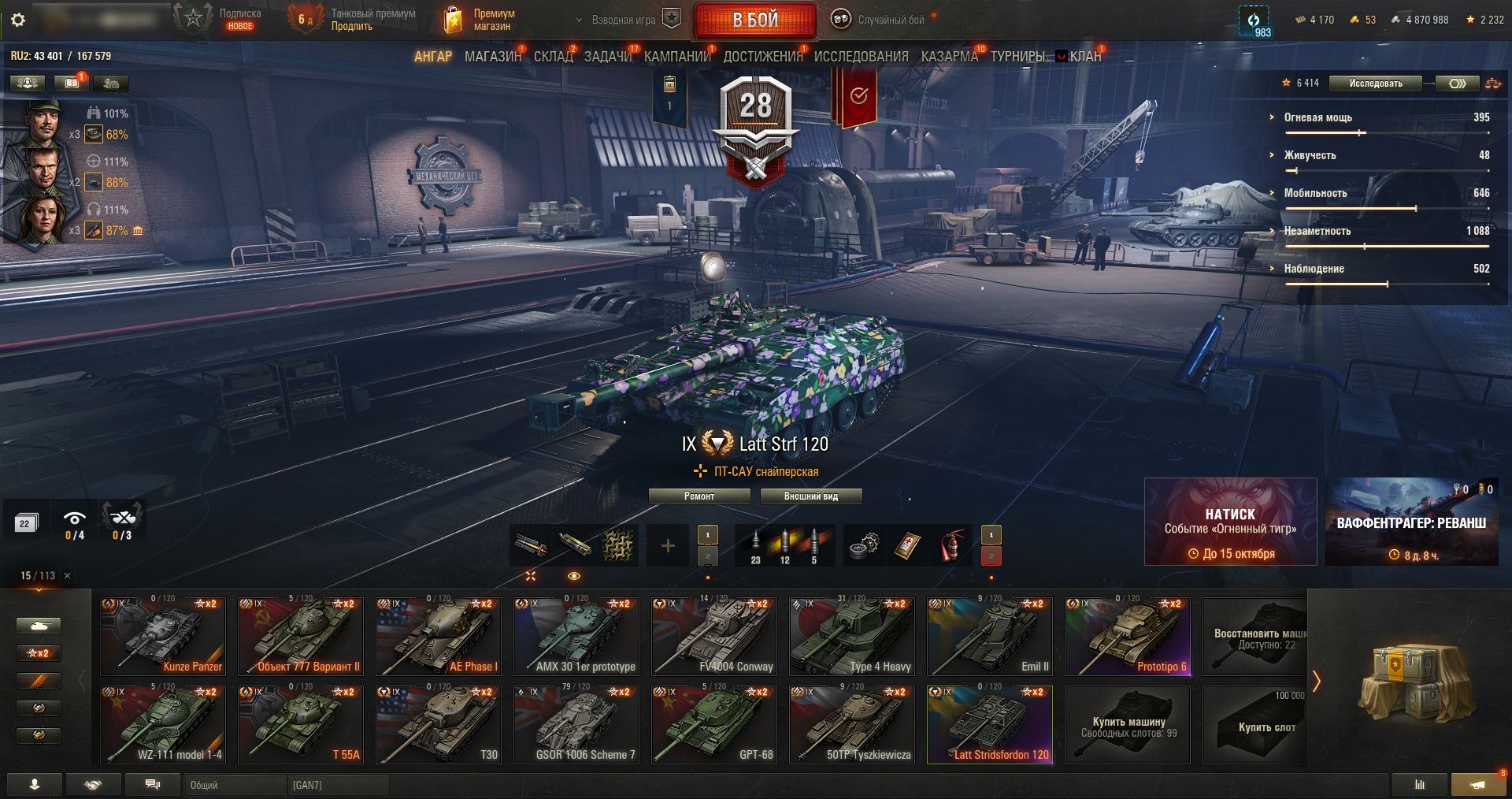The height and width of the screenshot is (799, 1512).
Task: Switch to the КАЗАРМА tab
Action: click(949, 57)
